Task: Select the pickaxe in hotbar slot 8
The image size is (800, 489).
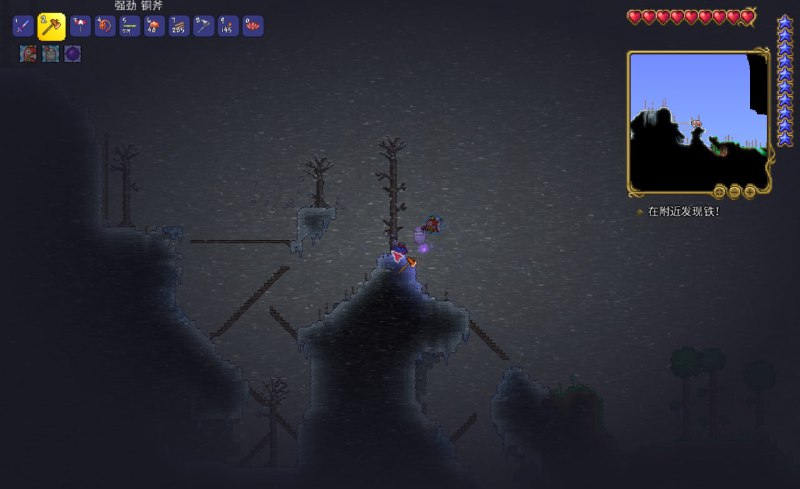Action: [204, 26]
